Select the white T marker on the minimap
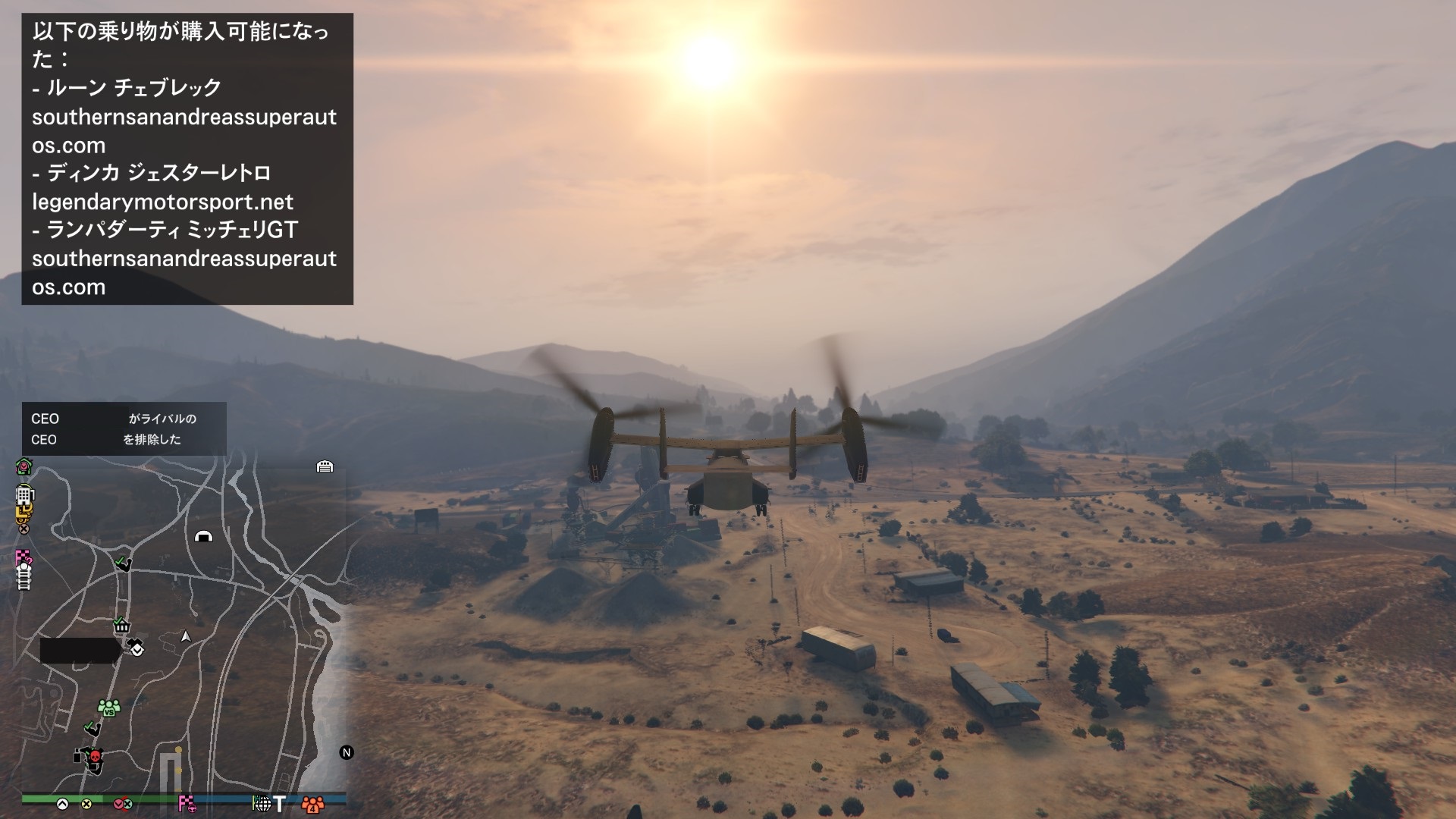This screenshot has height=819, width=1456. pyautogui.click(x=280, y=803)
